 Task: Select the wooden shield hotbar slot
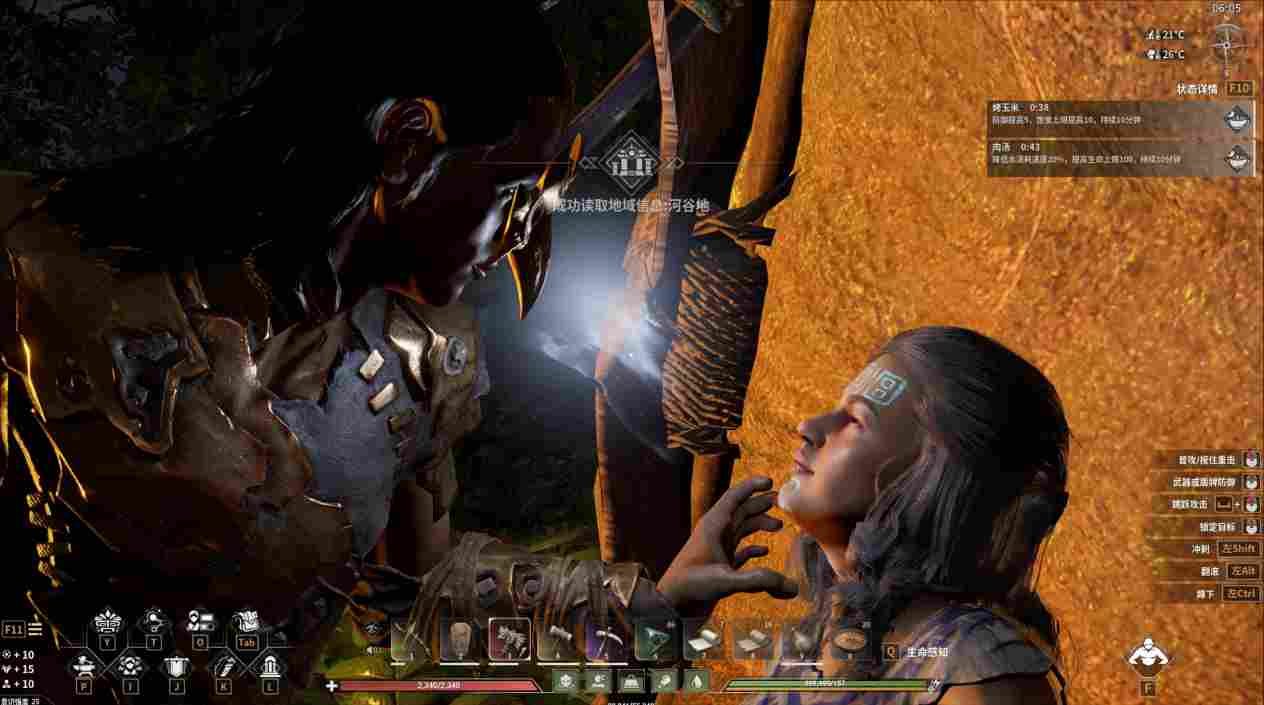[x=460, y=640]
